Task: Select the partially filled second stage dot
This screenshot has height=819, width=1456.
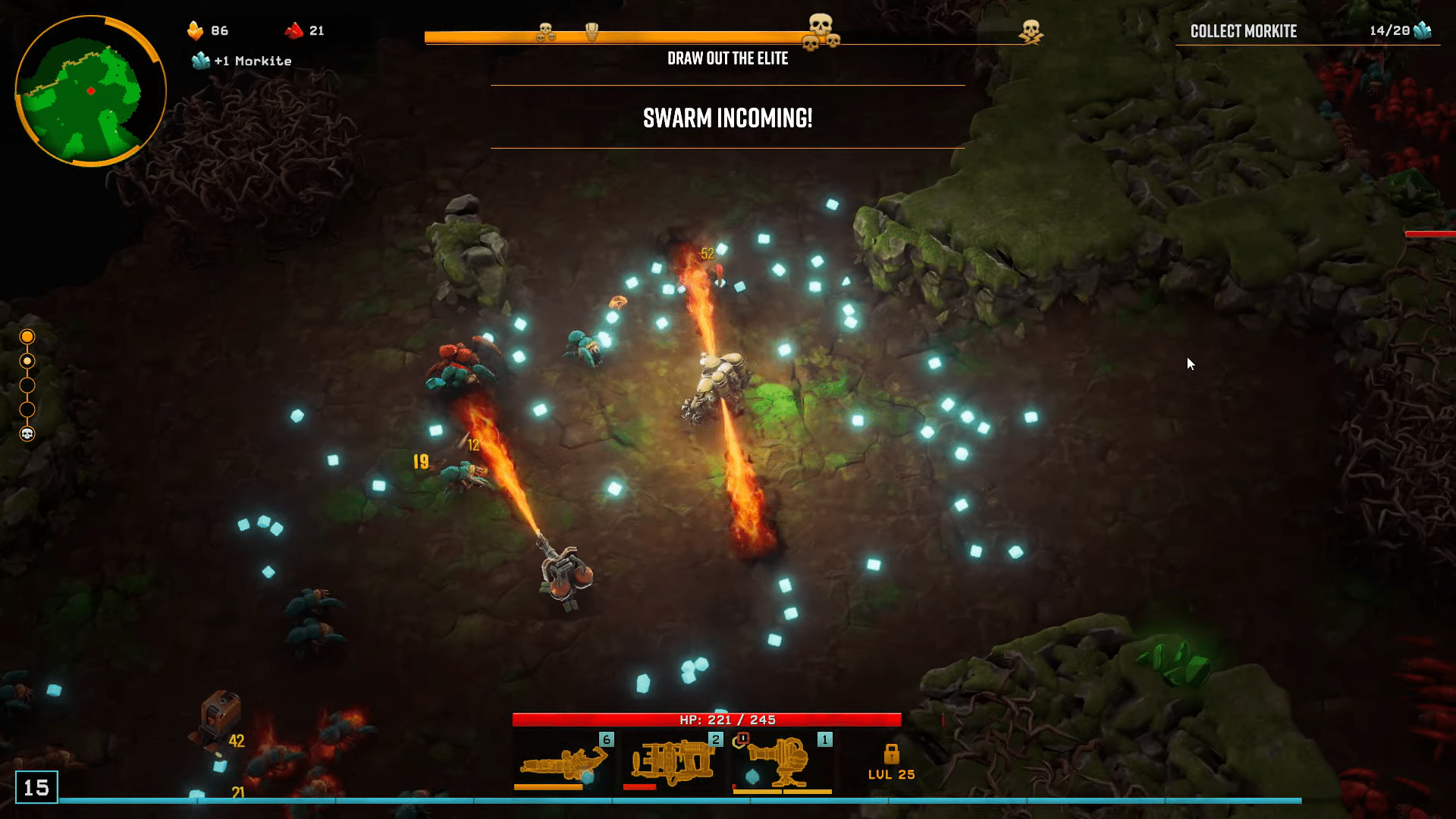Action: [27, 362]
